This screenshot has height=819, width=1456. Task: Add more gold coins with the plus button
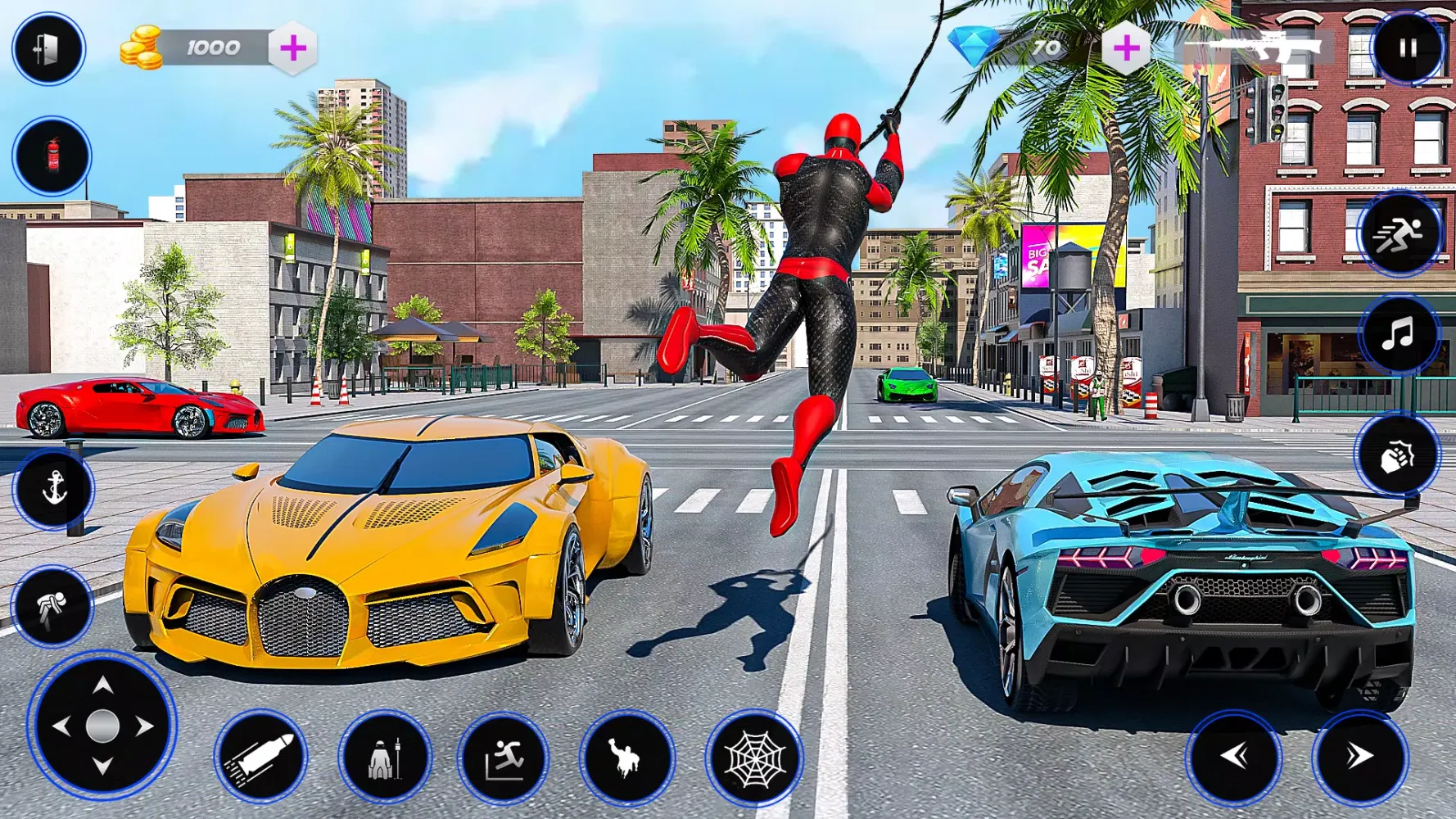click(x=292, y=48)
